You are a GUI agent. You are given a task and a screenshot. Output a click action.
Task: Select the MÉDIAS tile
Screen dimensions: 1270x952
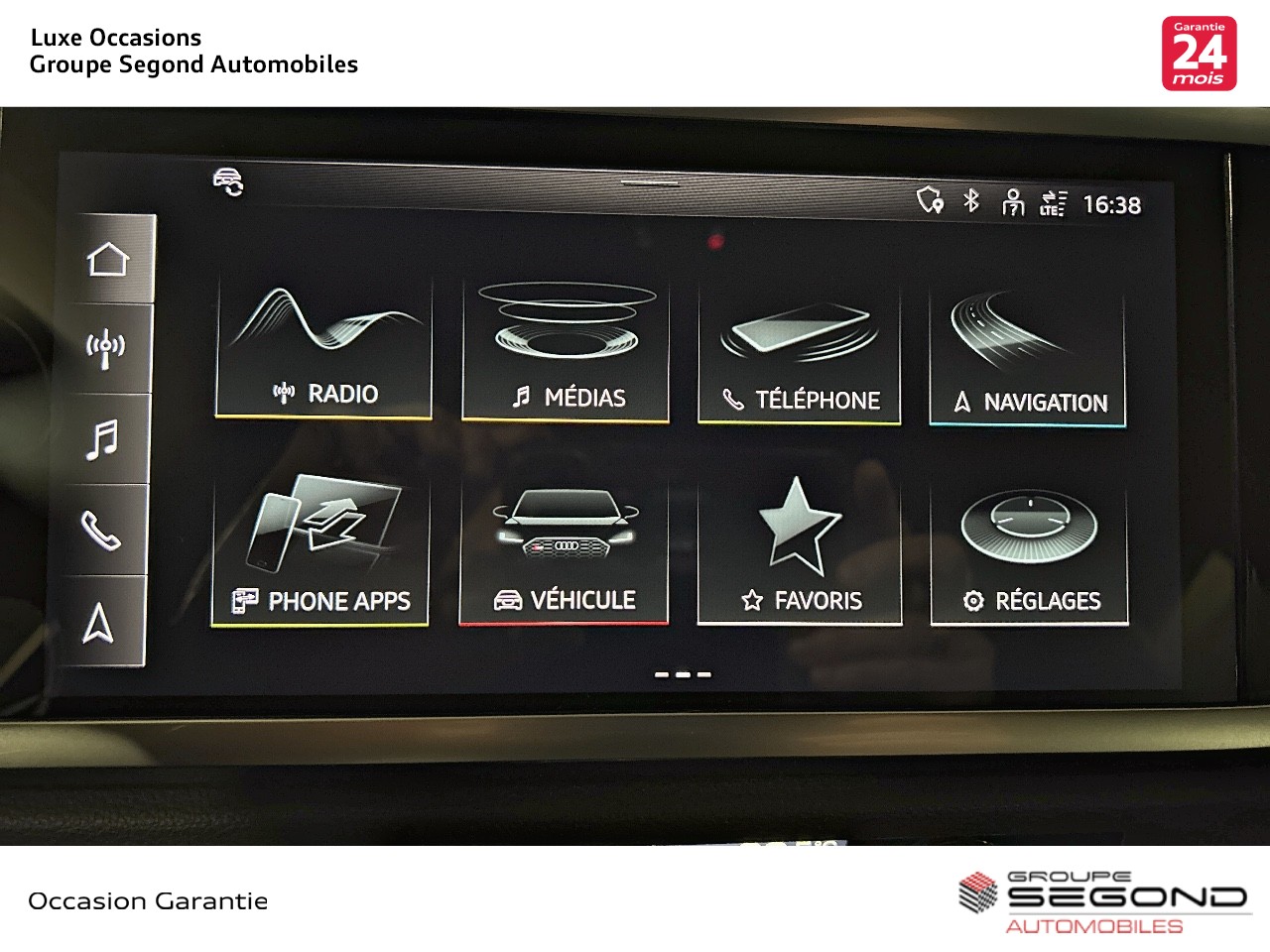[566, 352]
